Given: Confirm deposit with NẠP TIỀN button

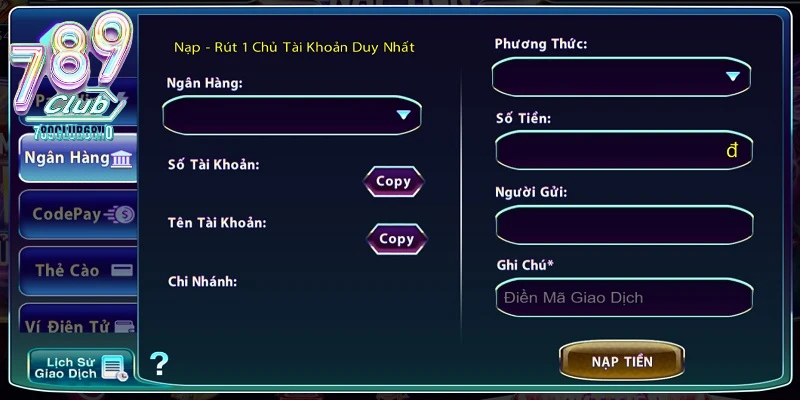Looking at the screenshot, I should point(621,361).
